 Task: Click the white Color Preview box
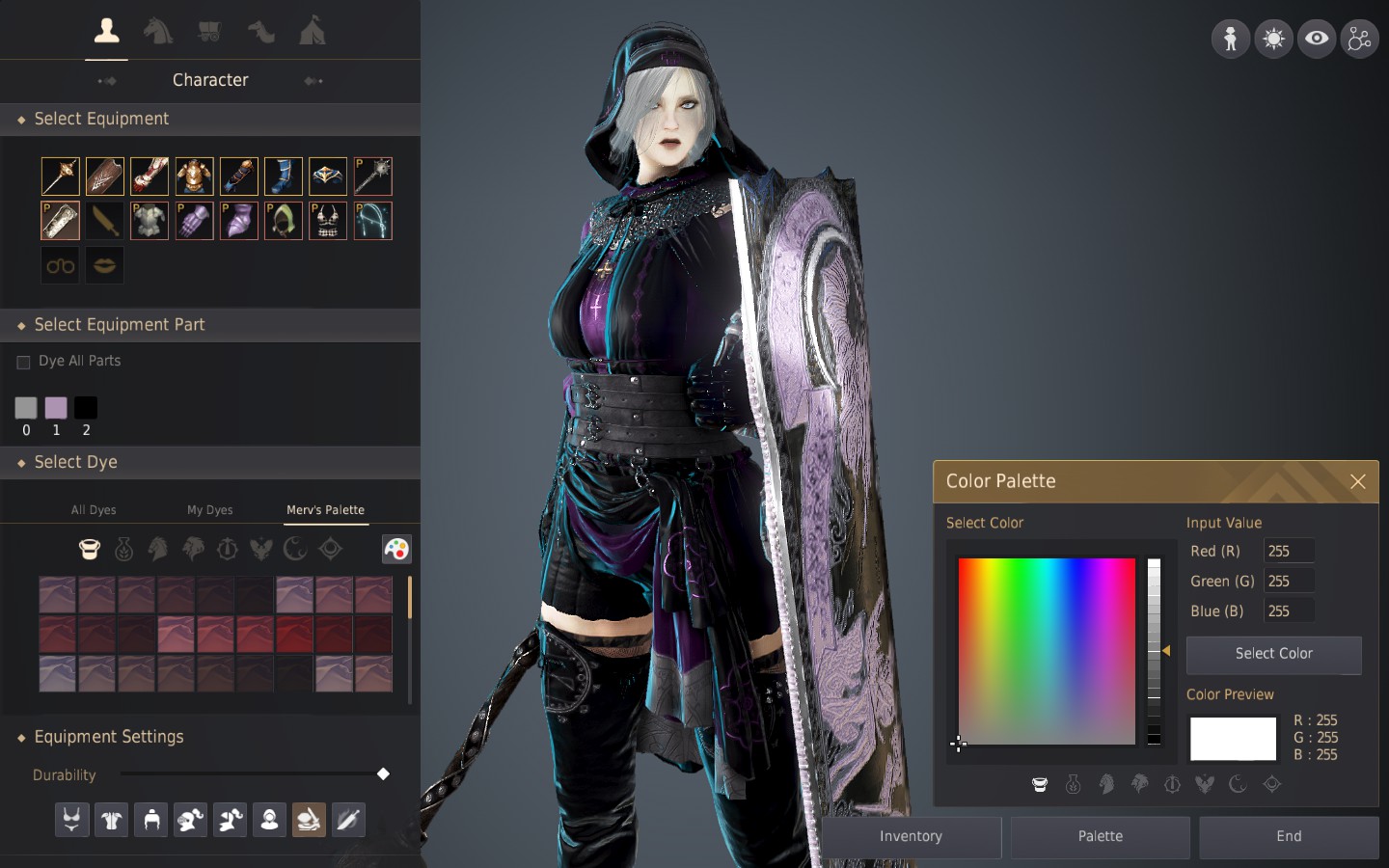pyautogui.click(x=1233, y=739)
